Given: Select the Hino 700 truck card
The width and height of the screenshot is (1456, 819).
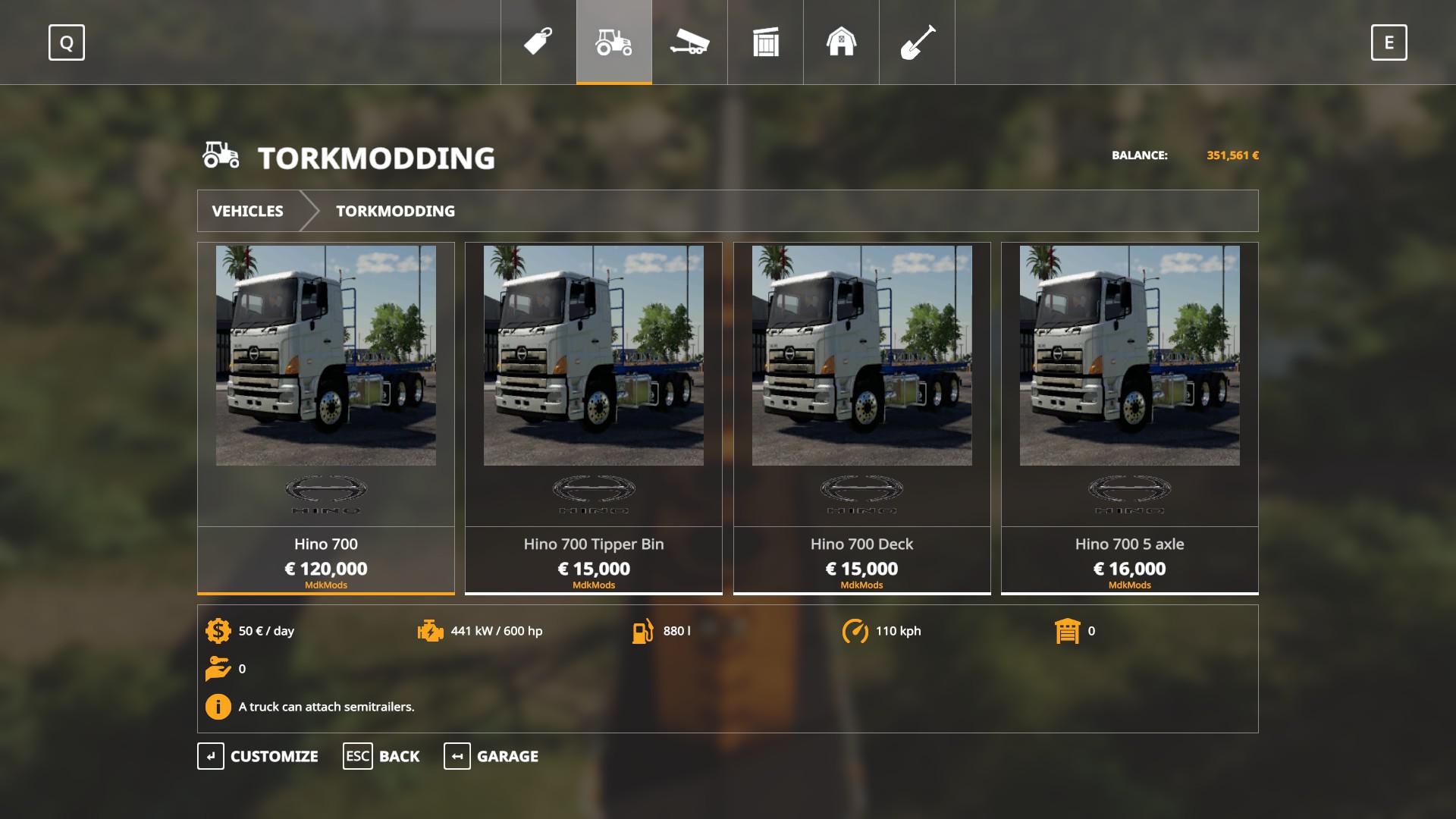Looking at the screenshot, I should 326,417.
